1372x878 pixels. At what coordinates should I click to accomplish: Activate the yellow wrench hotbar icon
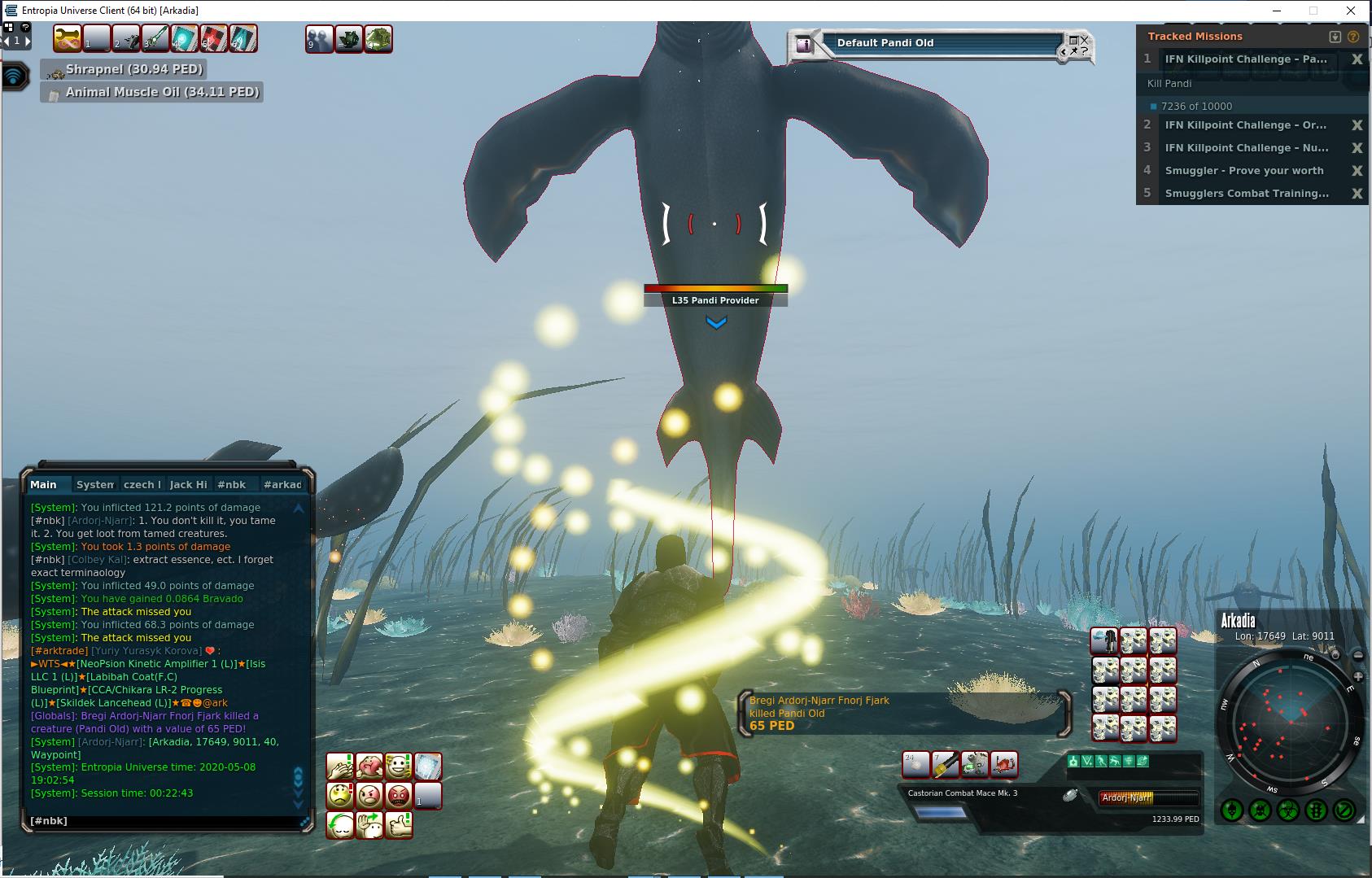(67, 38)
